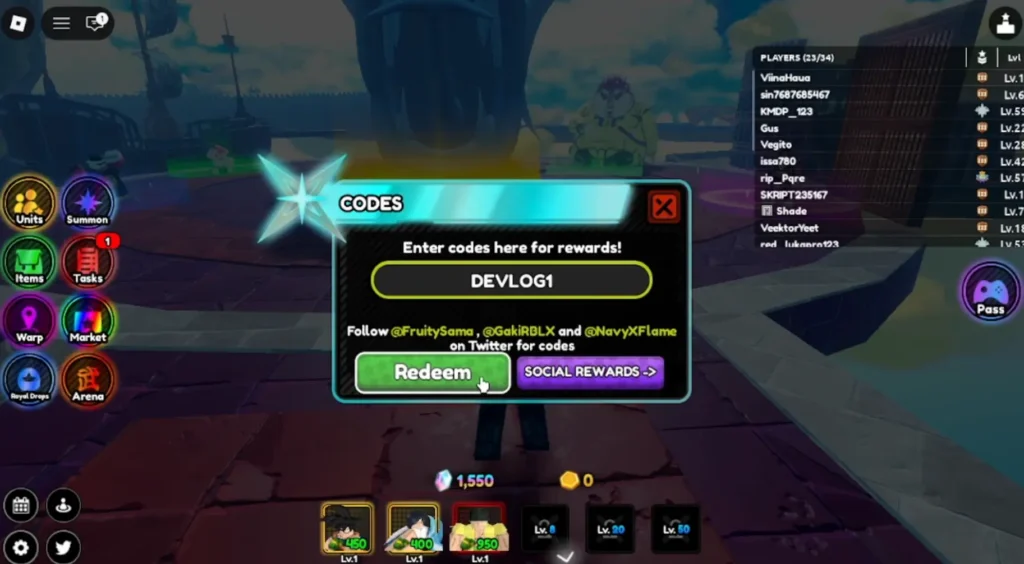Close the Codes window
The width and height of the screenshot is (1024, 564).
(x=663, y=207)
